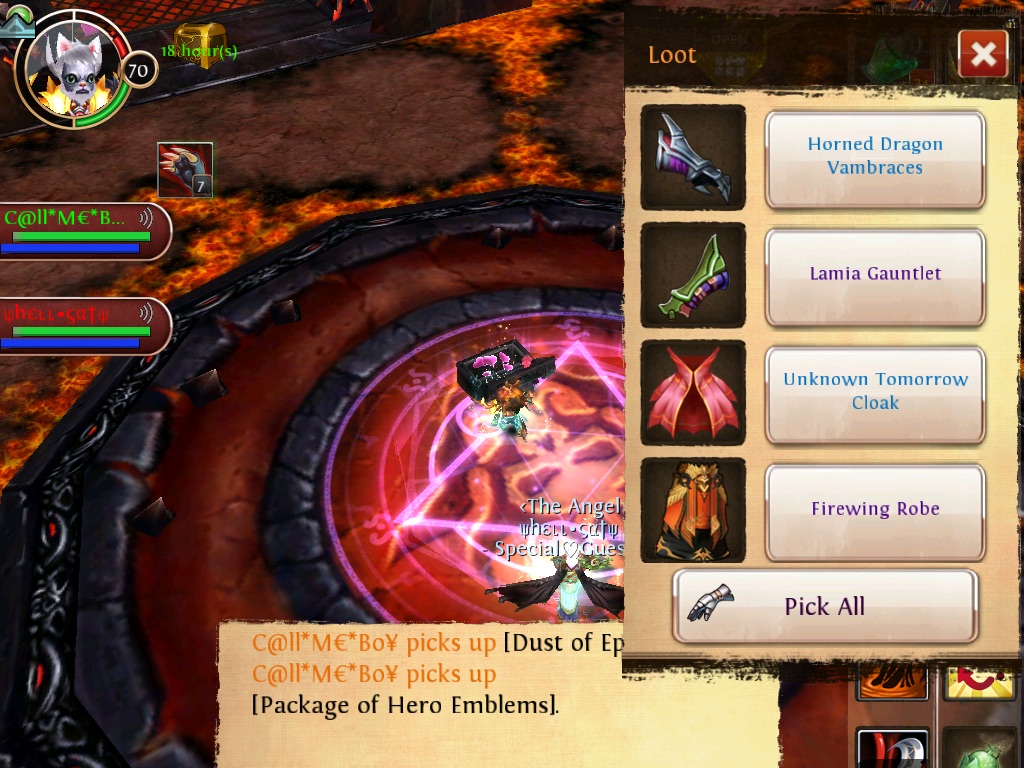Inspect the green Lamia Gauntlet icon

(693, 274)
